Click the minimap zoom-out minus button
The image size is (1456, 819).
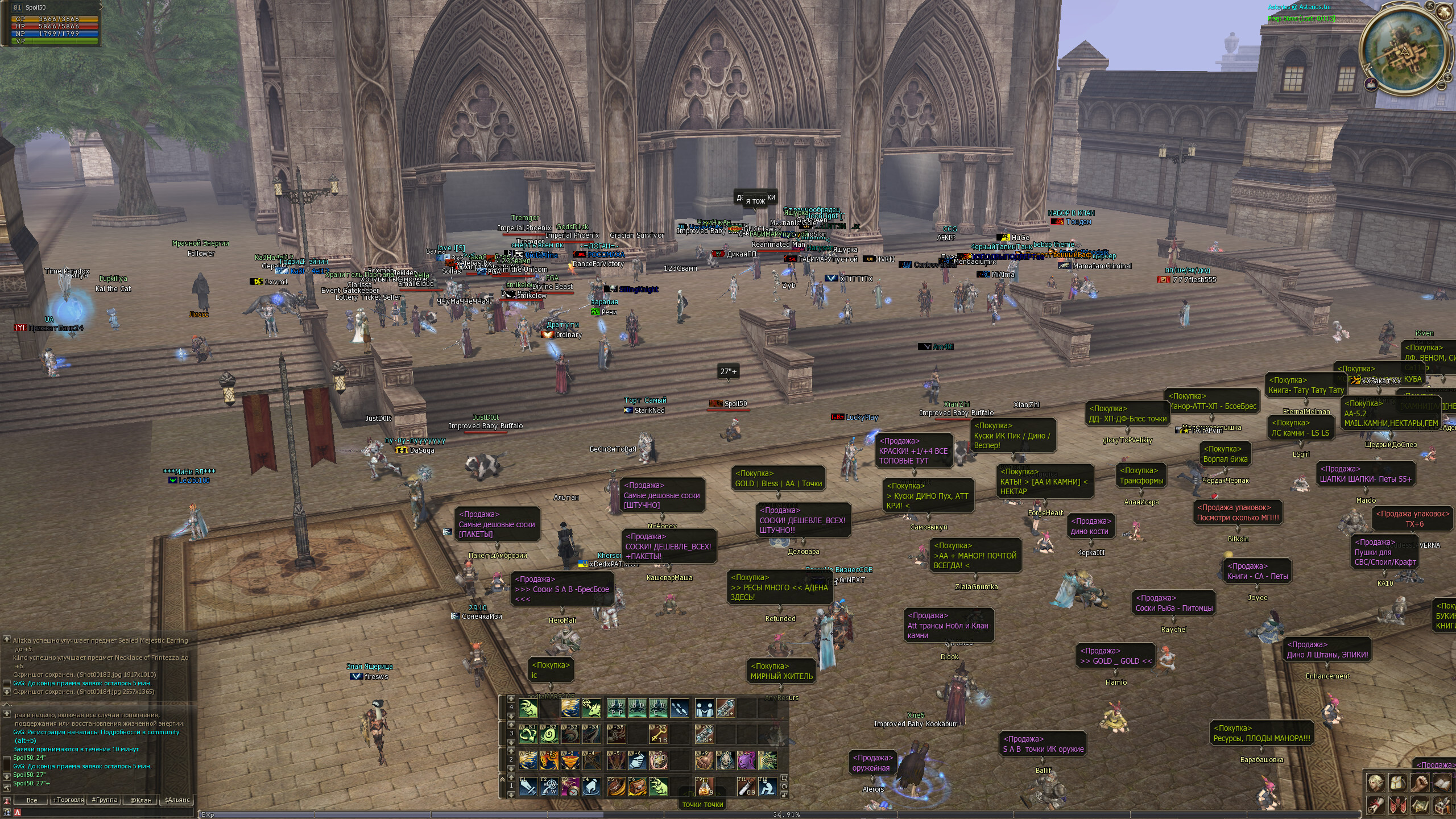(1442, 85)
